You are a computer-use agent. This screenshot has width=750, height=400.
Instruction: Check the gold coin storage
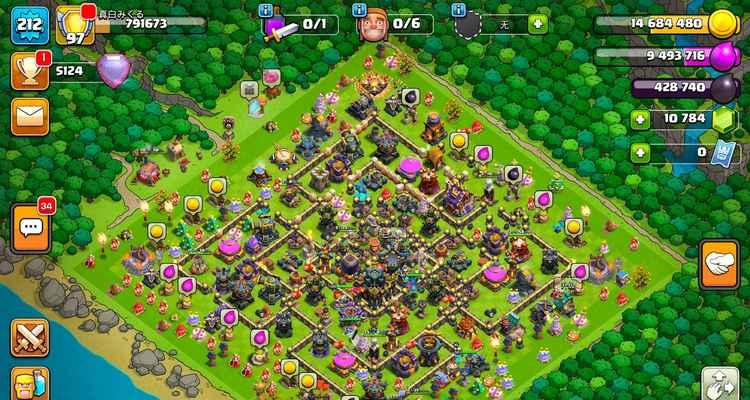(x=721, y=23)
